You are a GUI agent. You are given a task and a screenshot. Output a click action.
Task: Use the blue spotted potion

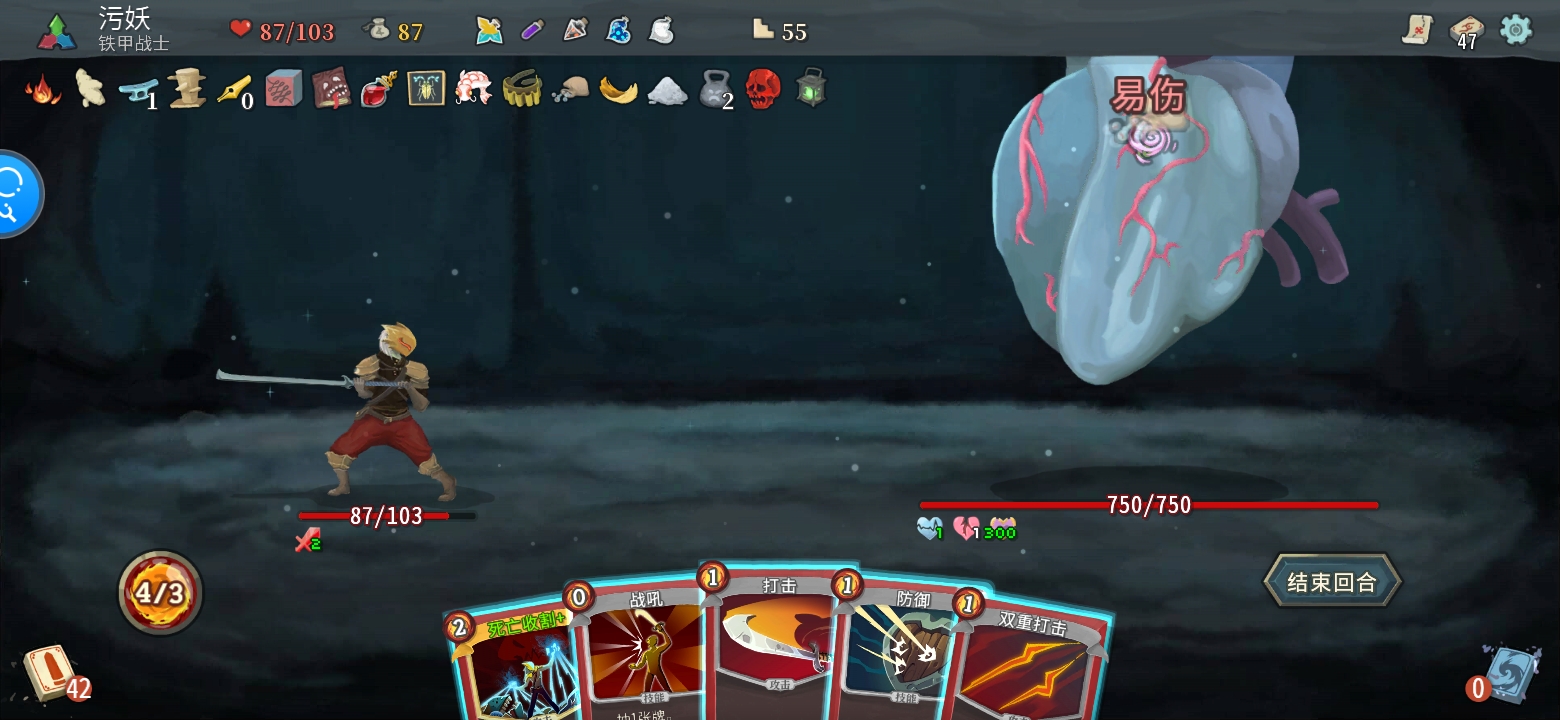[618, 31]
